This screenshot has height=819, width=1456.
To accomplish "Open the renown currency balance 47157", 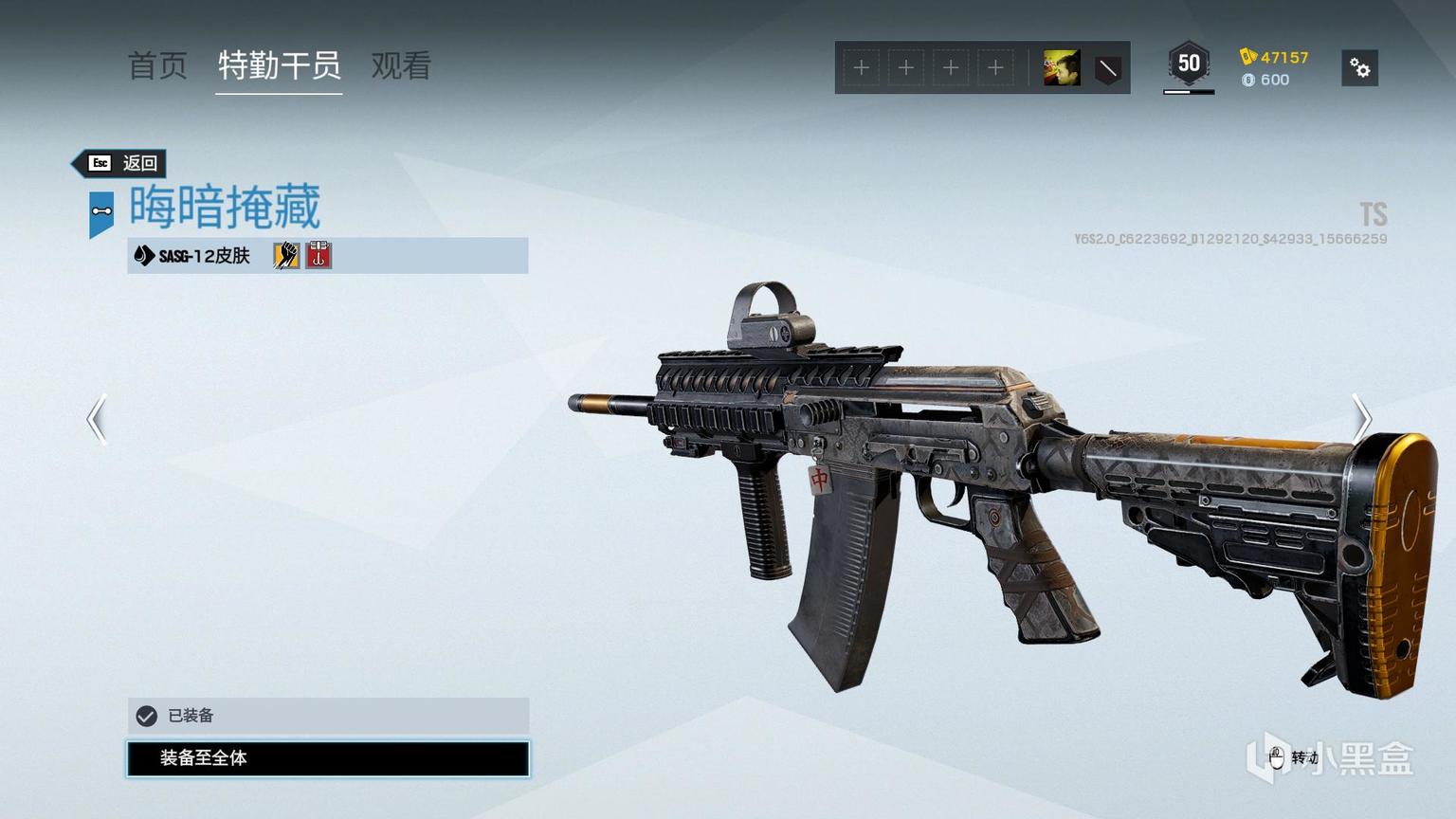I will tap(1274, 57).
